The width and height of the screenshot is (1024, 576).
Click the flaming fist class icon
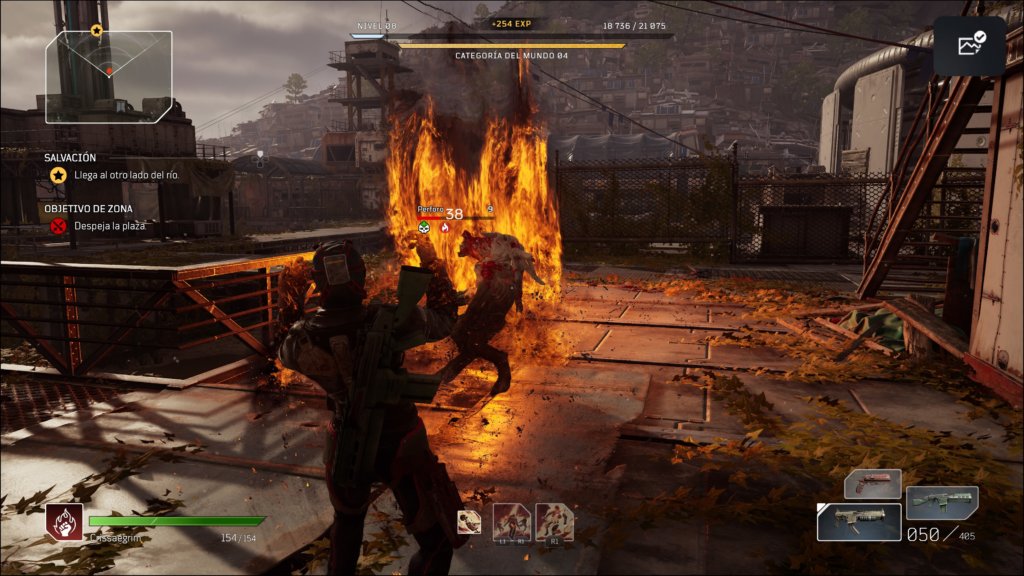click(63, 522)
